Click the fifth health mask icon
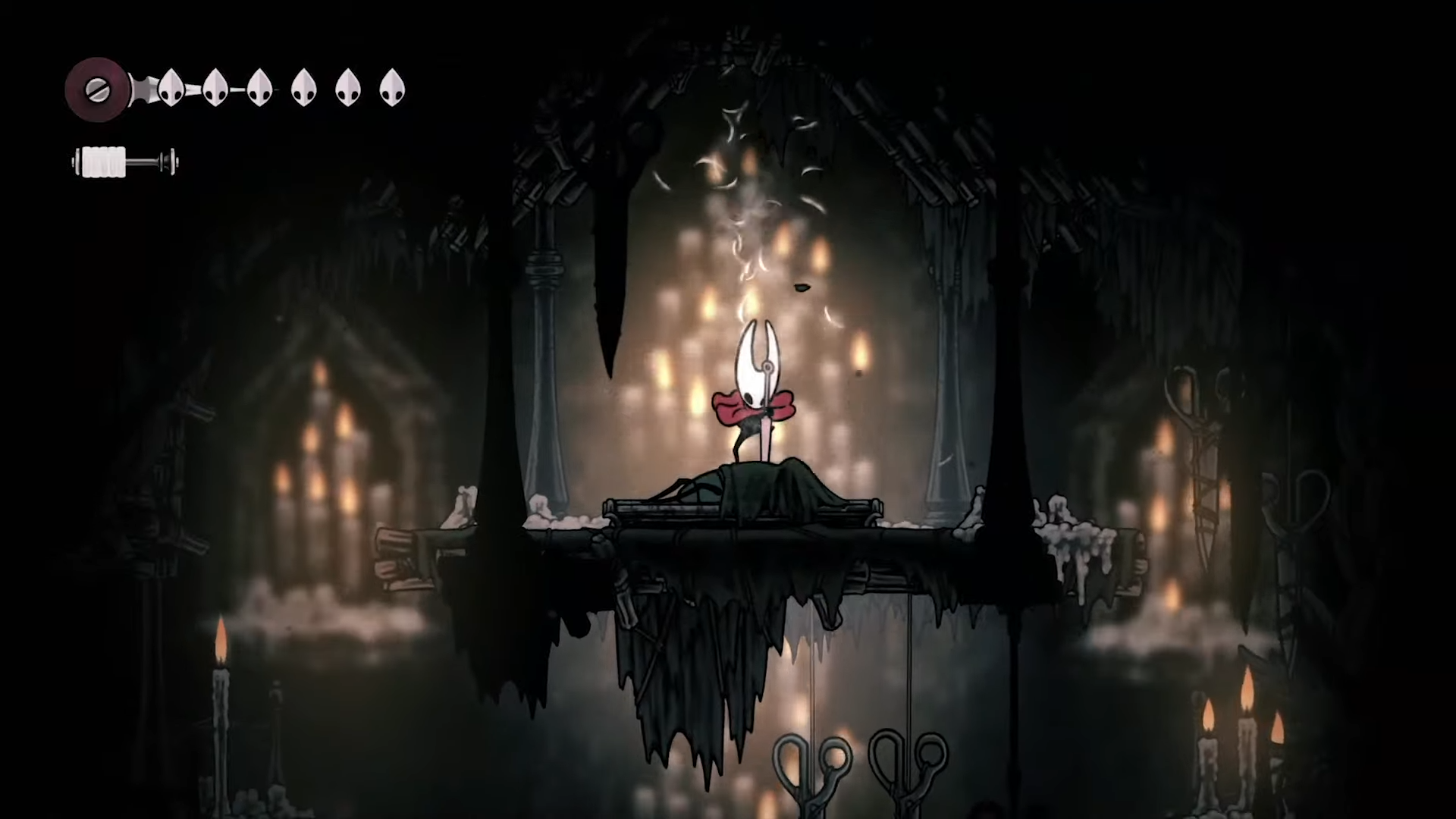 348,87
